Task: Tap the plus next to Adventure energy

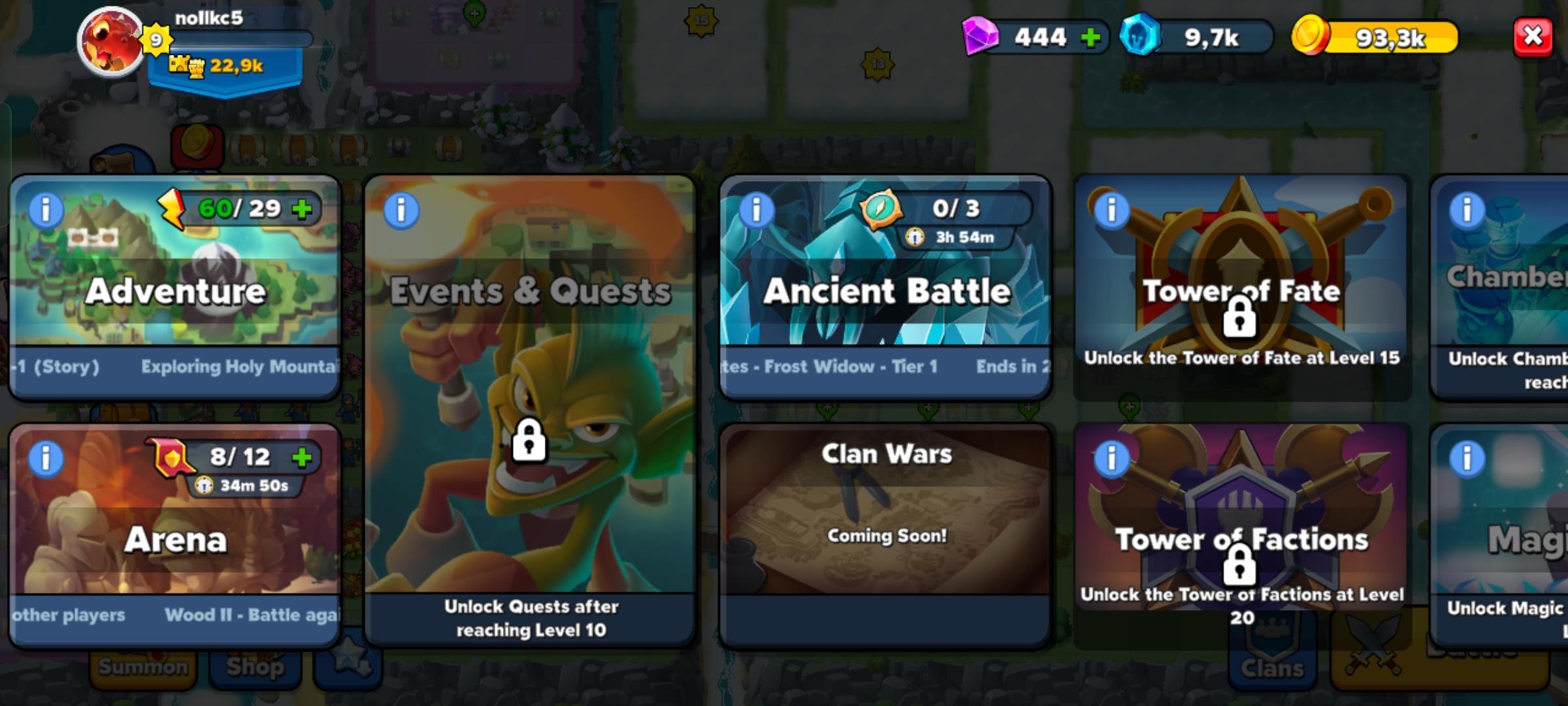Action: 301,210
